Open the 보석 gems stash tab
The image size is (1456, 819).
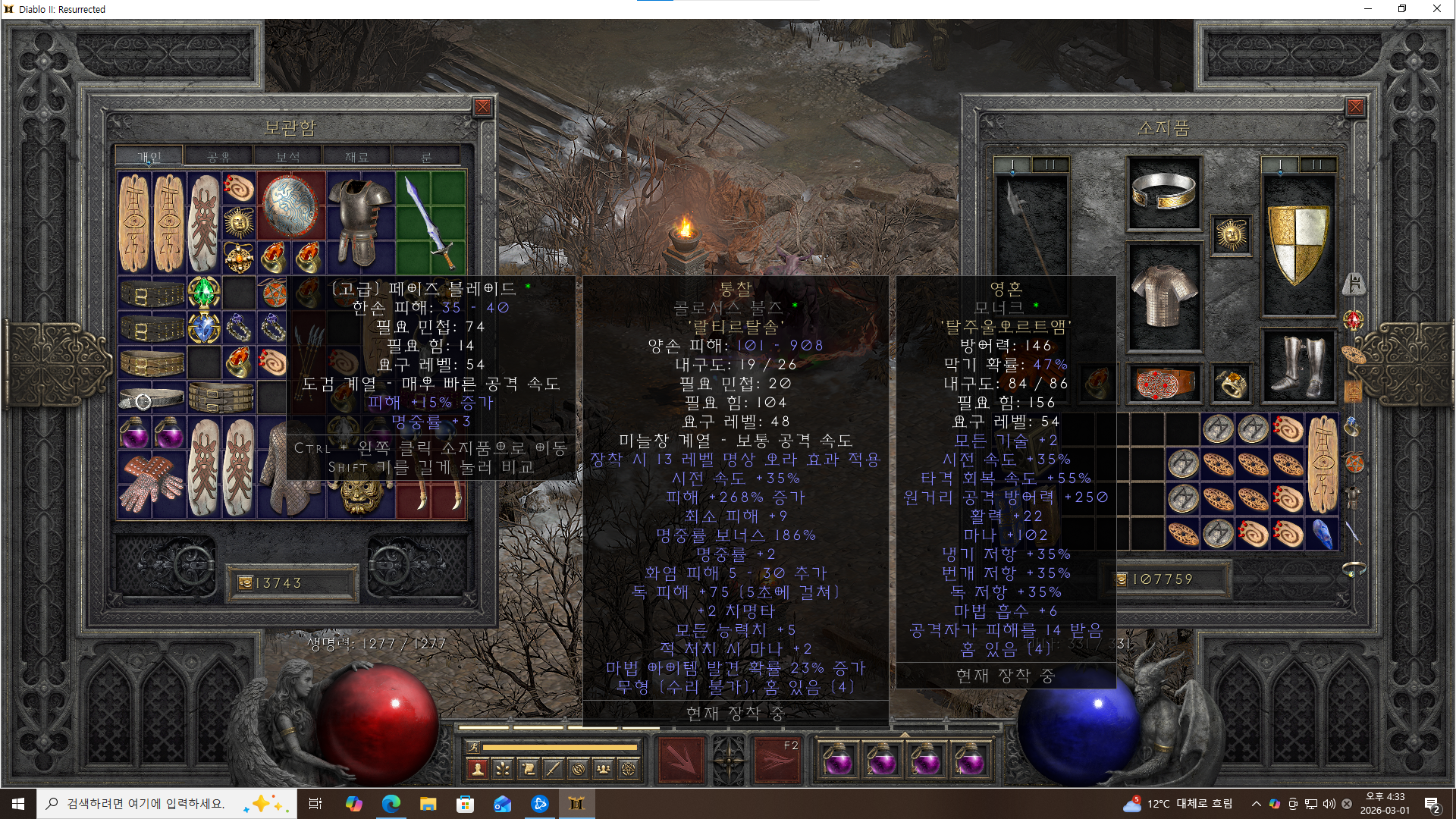click(x=287, y=157)
